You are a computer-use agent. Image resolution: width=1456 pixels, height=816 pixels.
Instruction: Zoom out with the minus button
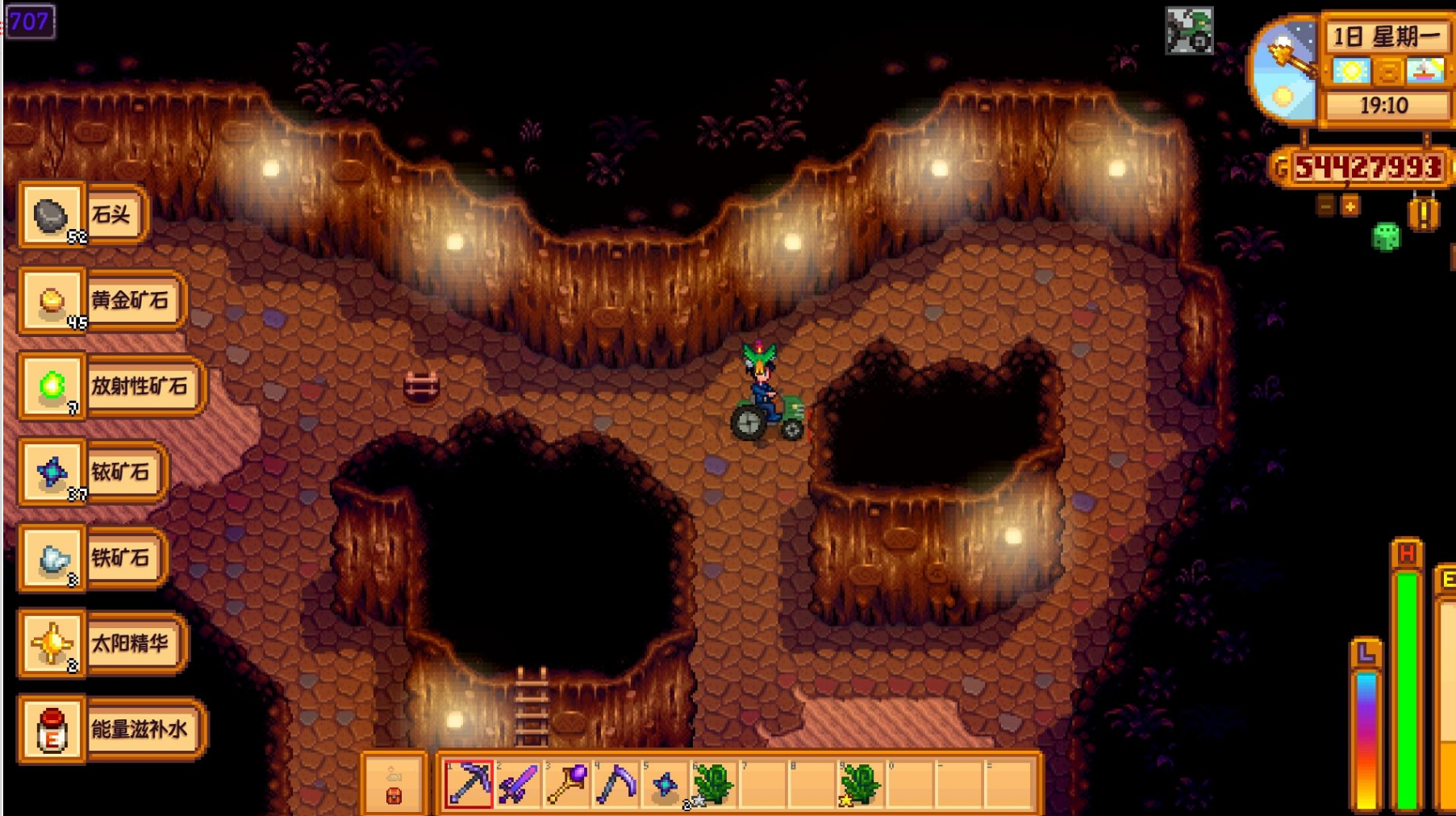click(x=1325, y=206)
